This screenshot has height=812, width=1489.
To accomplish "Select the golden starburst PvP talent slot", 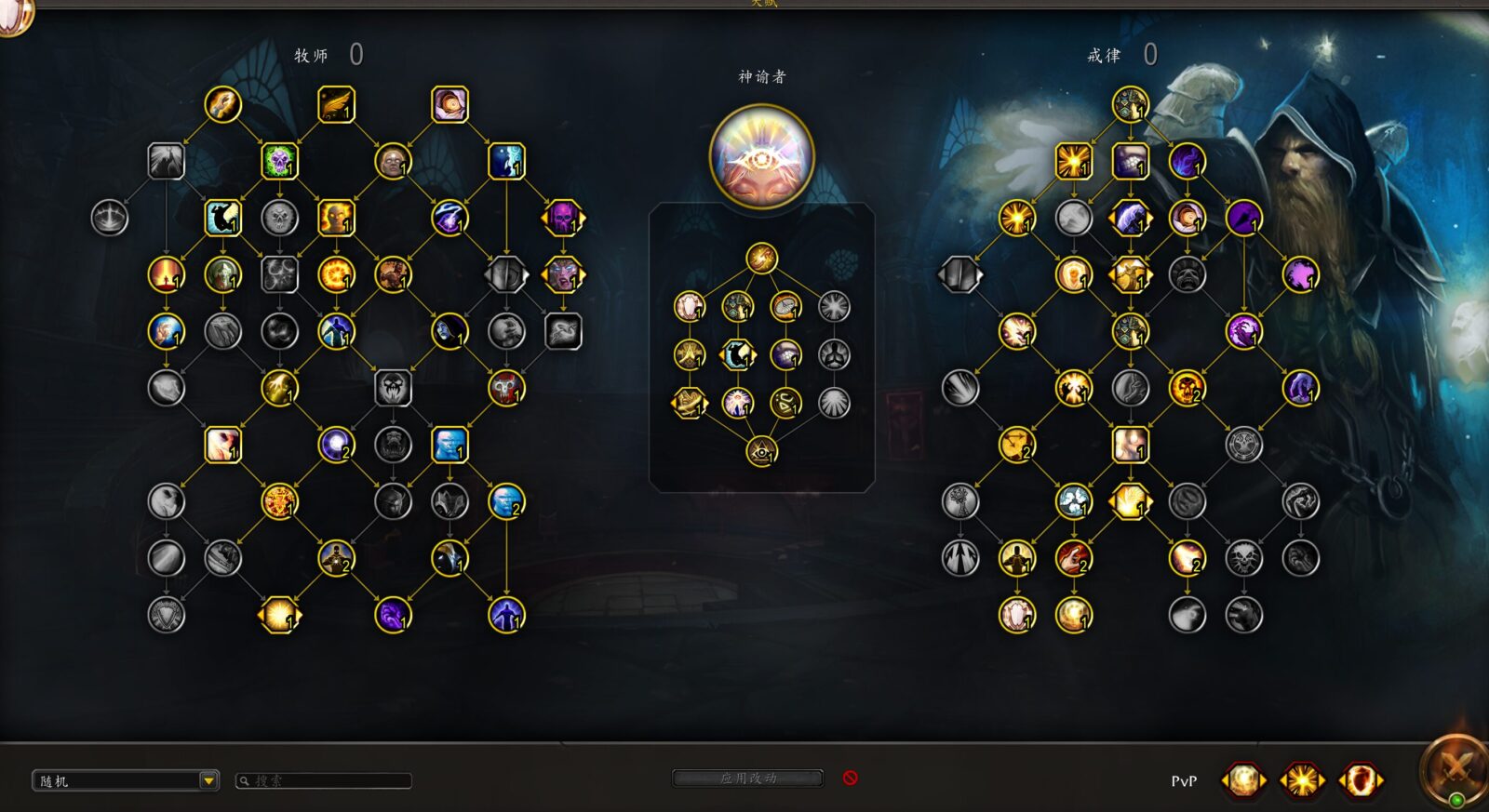I will 1301,779.
